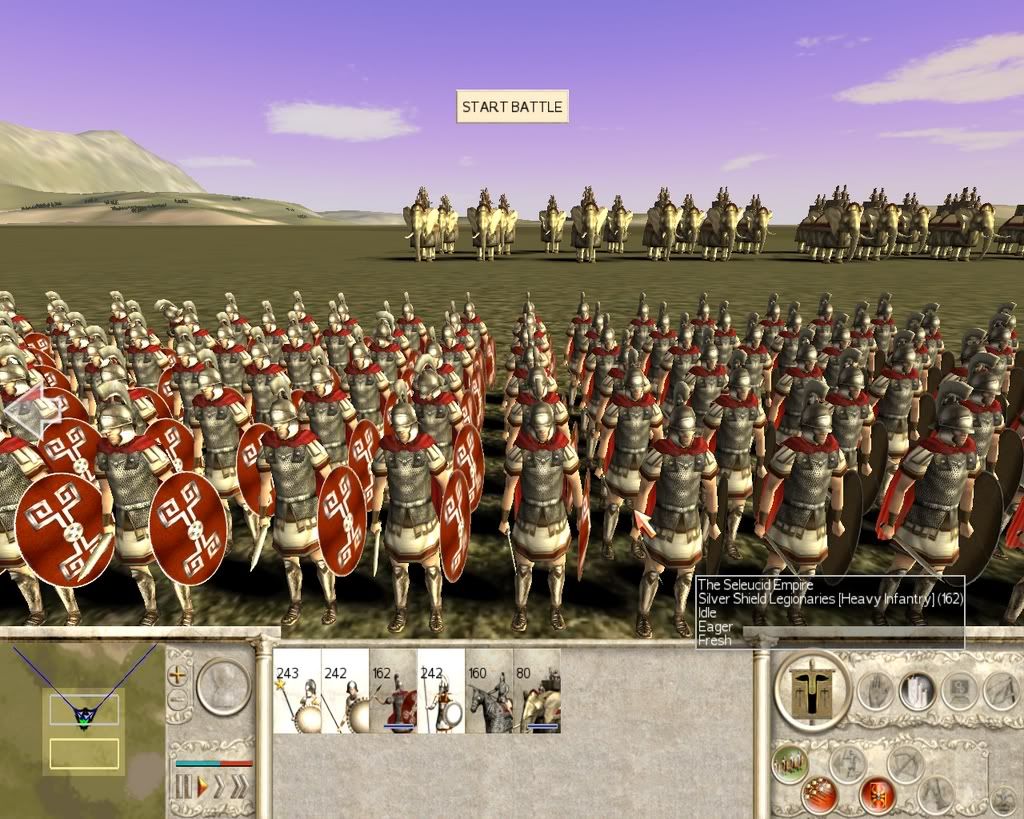Click the START BATTLE button
This screenshot has width=1024, height=819.
click(x=512, y=107)
